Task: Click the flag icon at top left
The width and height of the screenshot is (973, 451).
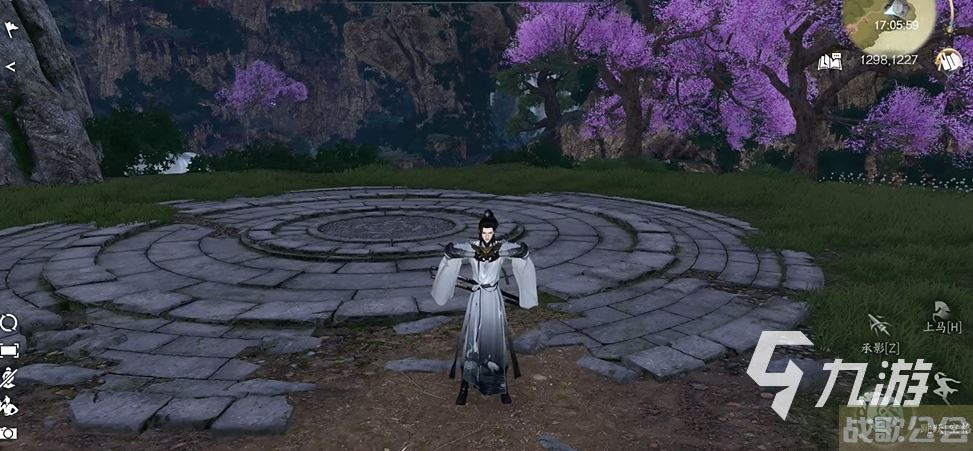Action: [x=11, y=29]
